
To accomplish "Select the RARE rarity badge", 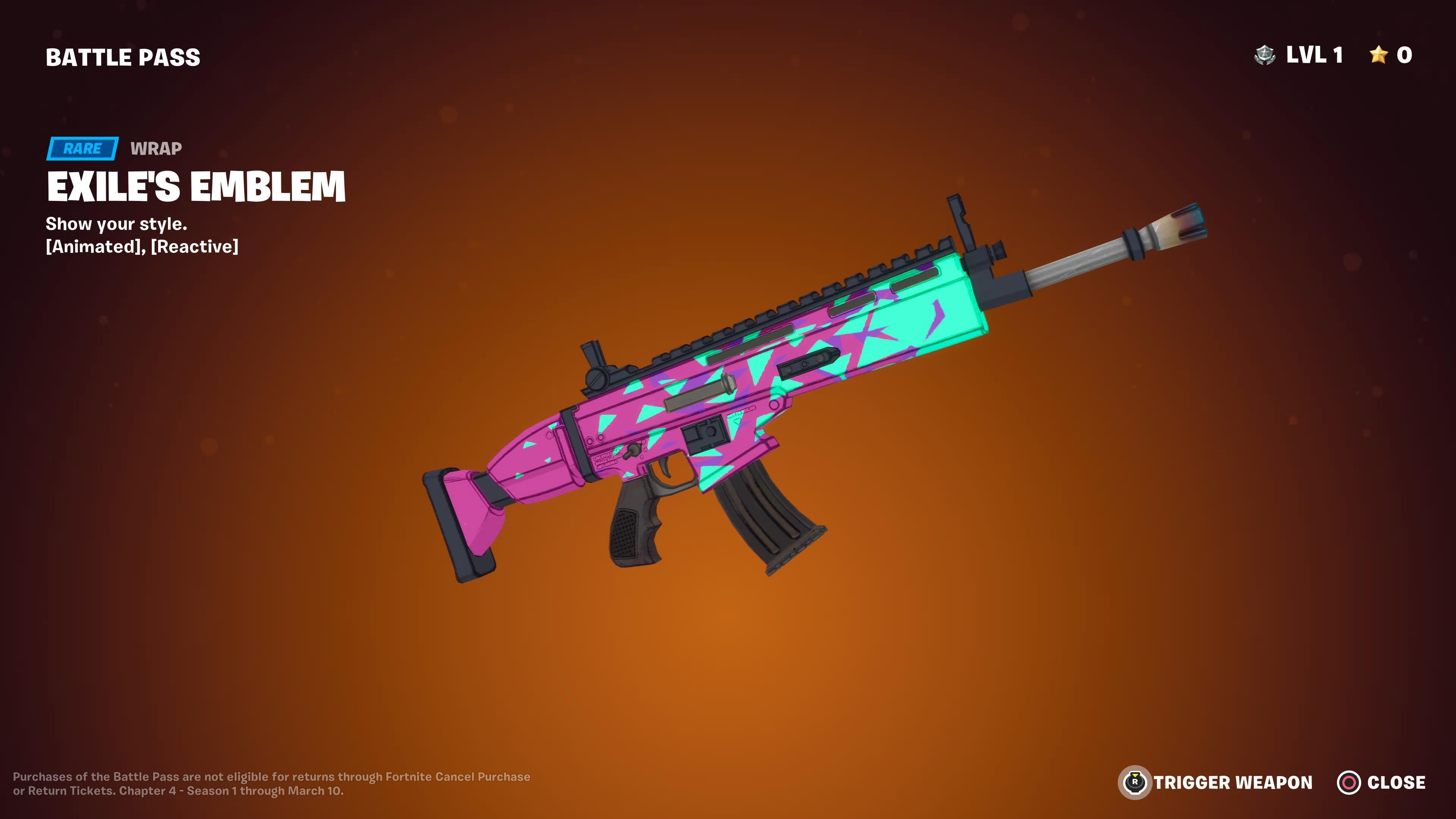I will tap(83, 149).
